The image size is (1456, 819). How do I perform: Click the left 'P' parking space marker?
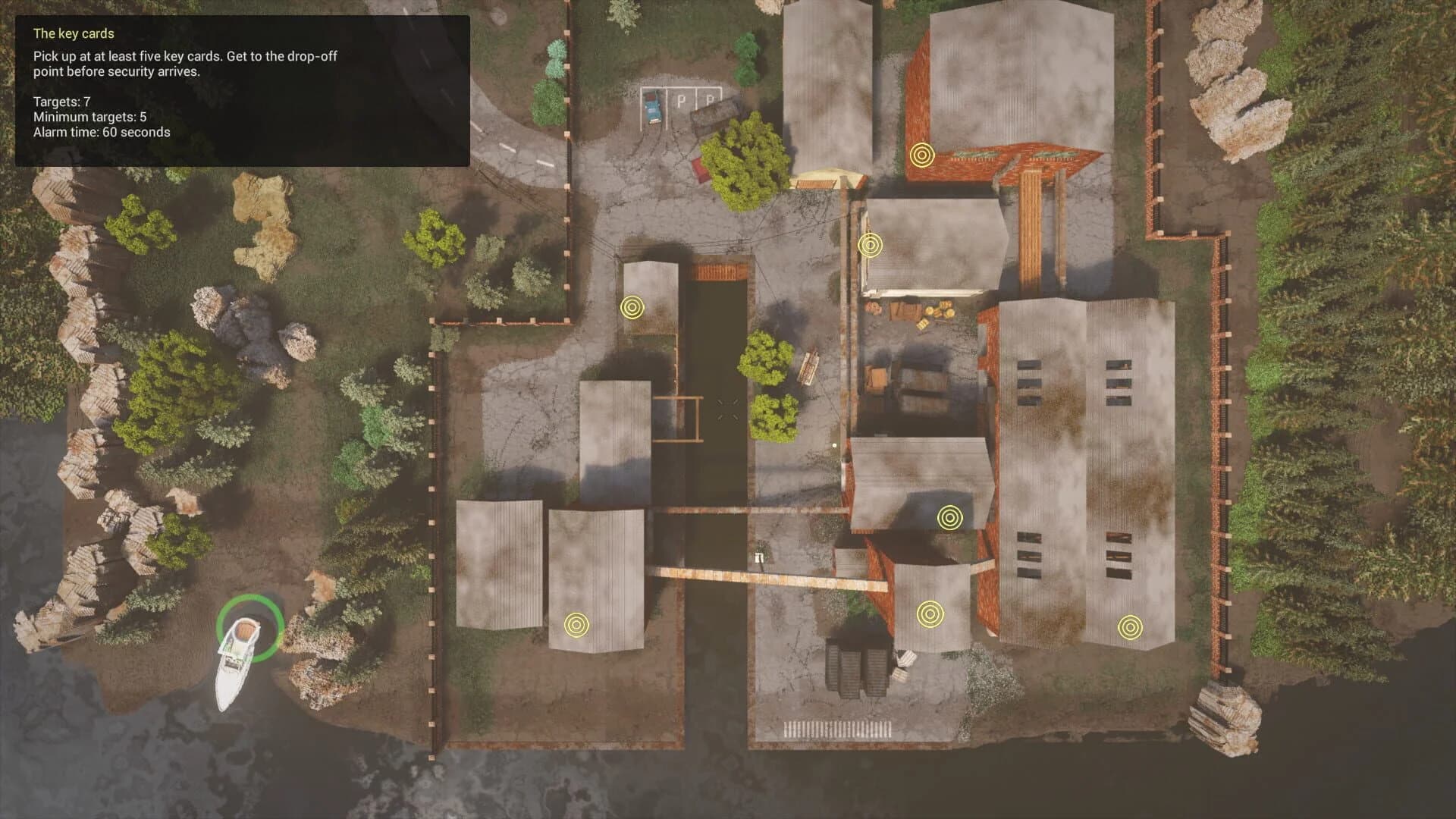(680, 99)
